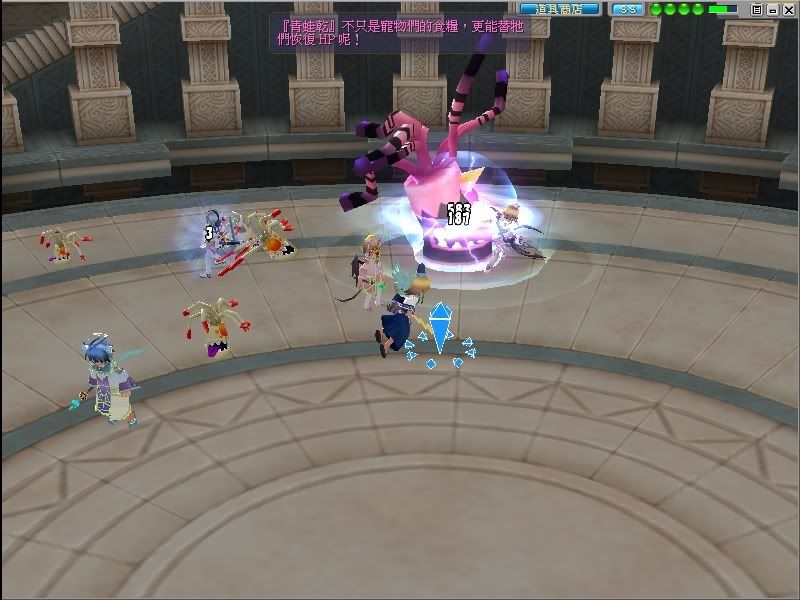The width and height of the screenshot is (800, 600).
Task: Close the game window
Action: click(x=788, y=8)
